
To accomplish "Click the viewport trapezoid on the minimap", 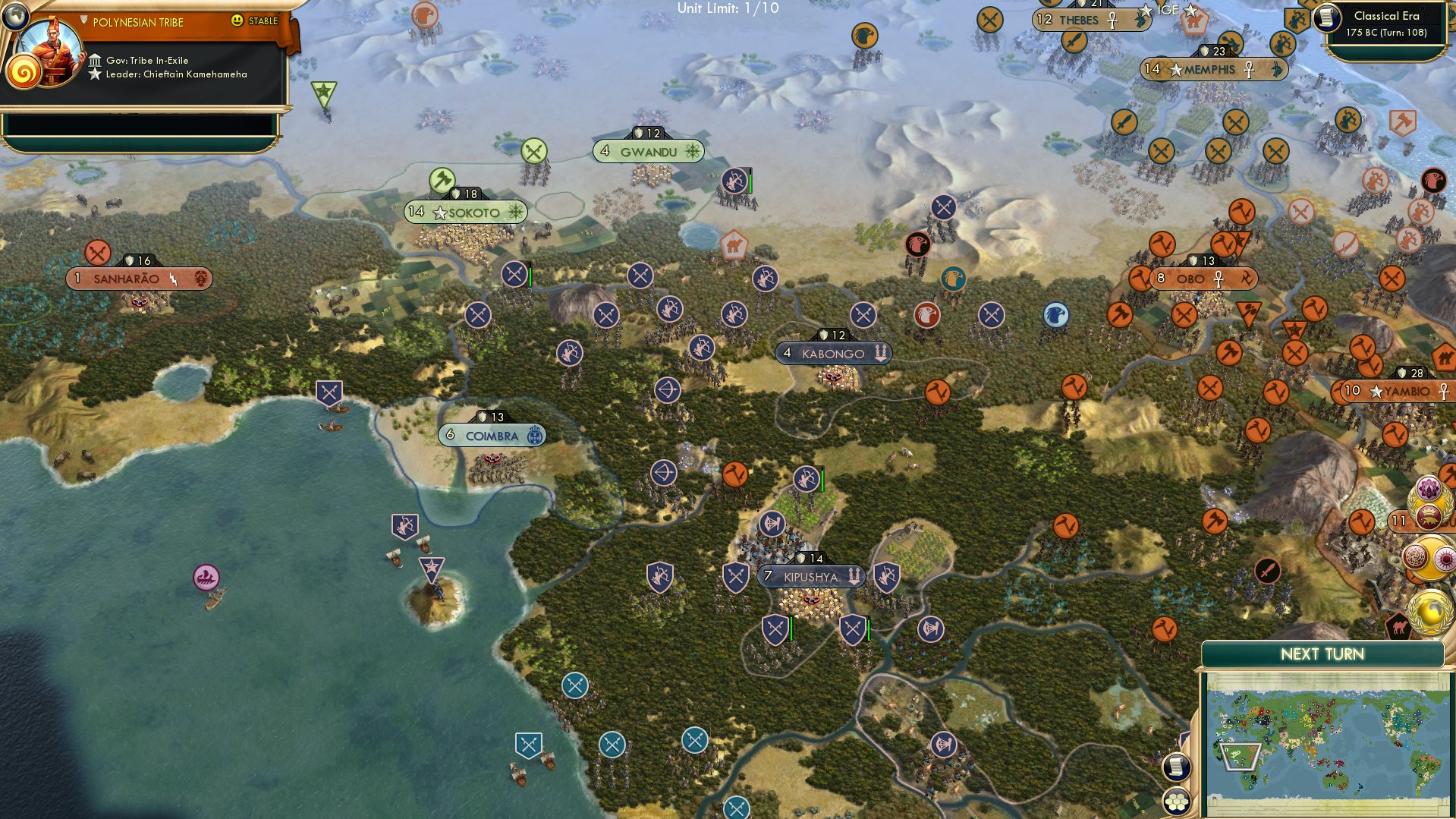I will [x=1240, y=756].
